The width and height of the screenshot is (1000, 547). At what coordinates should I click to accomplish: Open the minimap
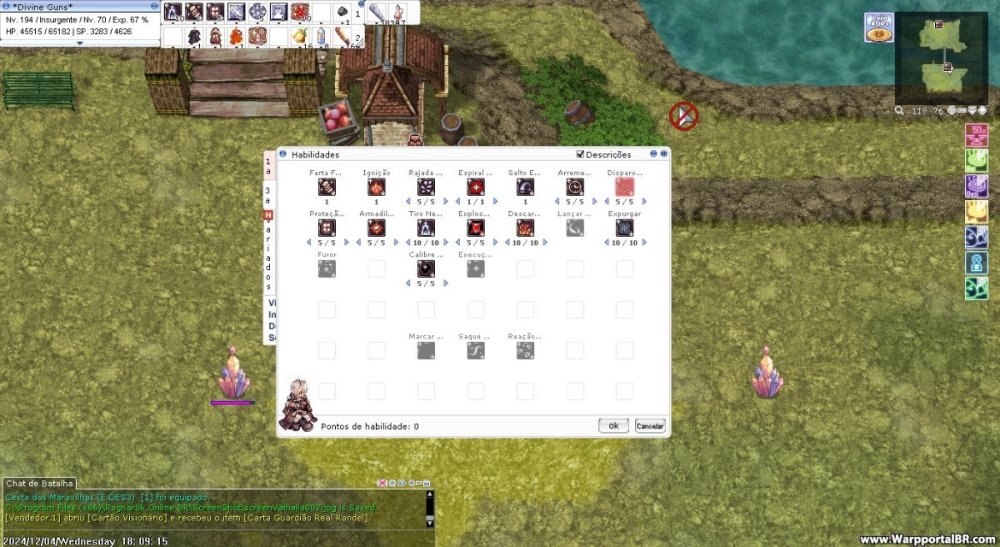940,58
